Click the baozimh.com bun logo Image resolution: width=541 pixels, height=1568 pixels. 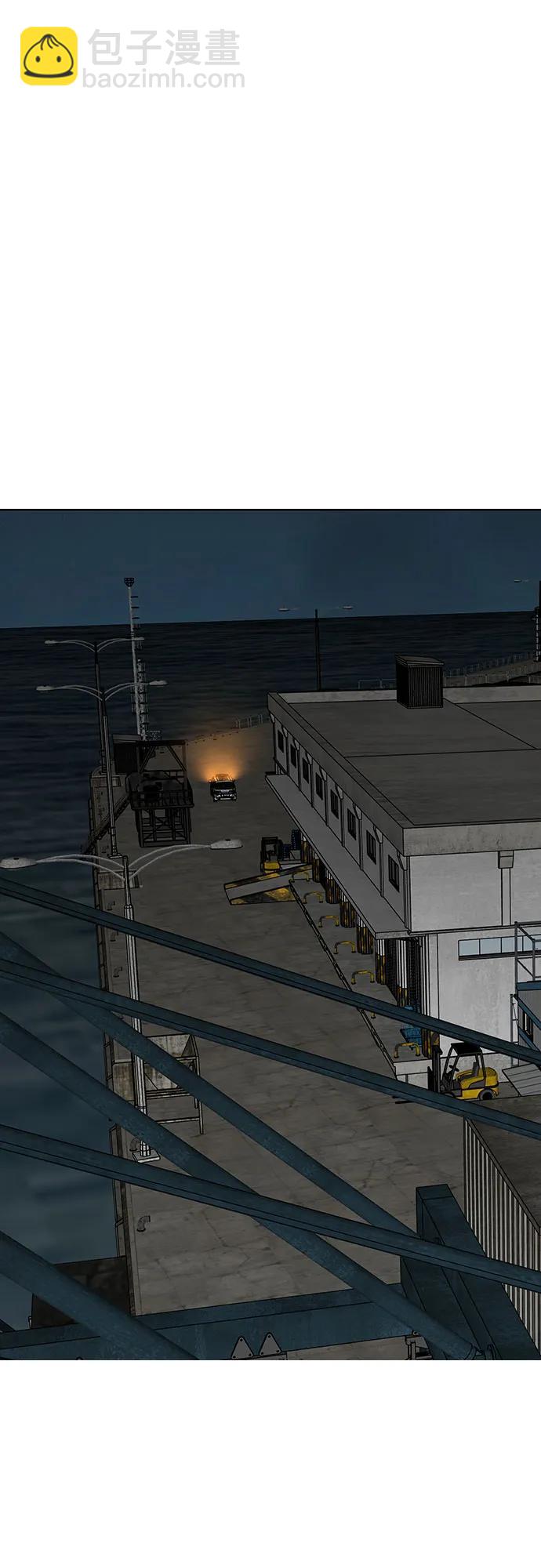[x=49, y=56]
